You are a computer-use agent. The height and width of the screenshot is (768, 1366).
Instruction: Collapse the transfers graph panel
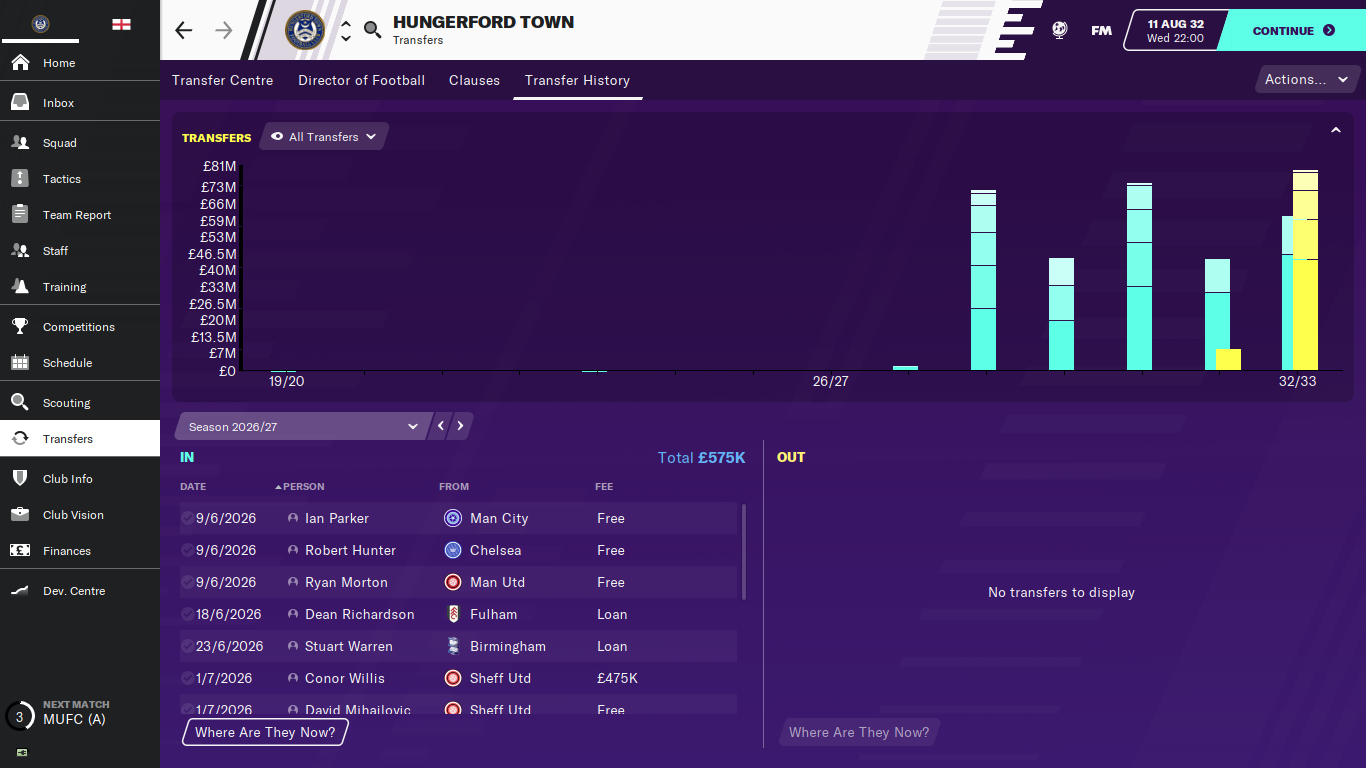[1335, 130]
